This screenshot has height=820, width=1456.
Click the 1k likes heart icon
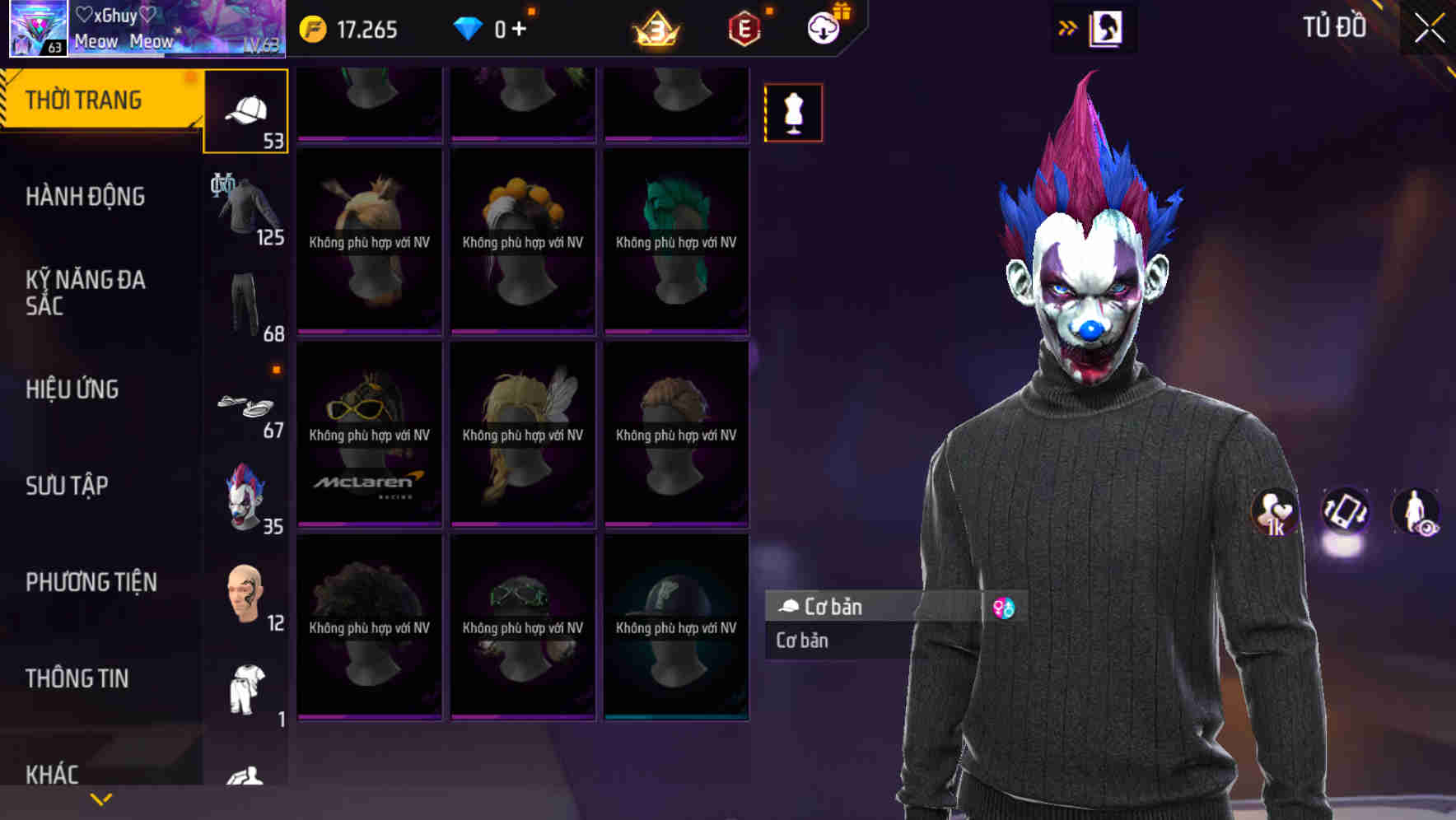(1272, 513)
